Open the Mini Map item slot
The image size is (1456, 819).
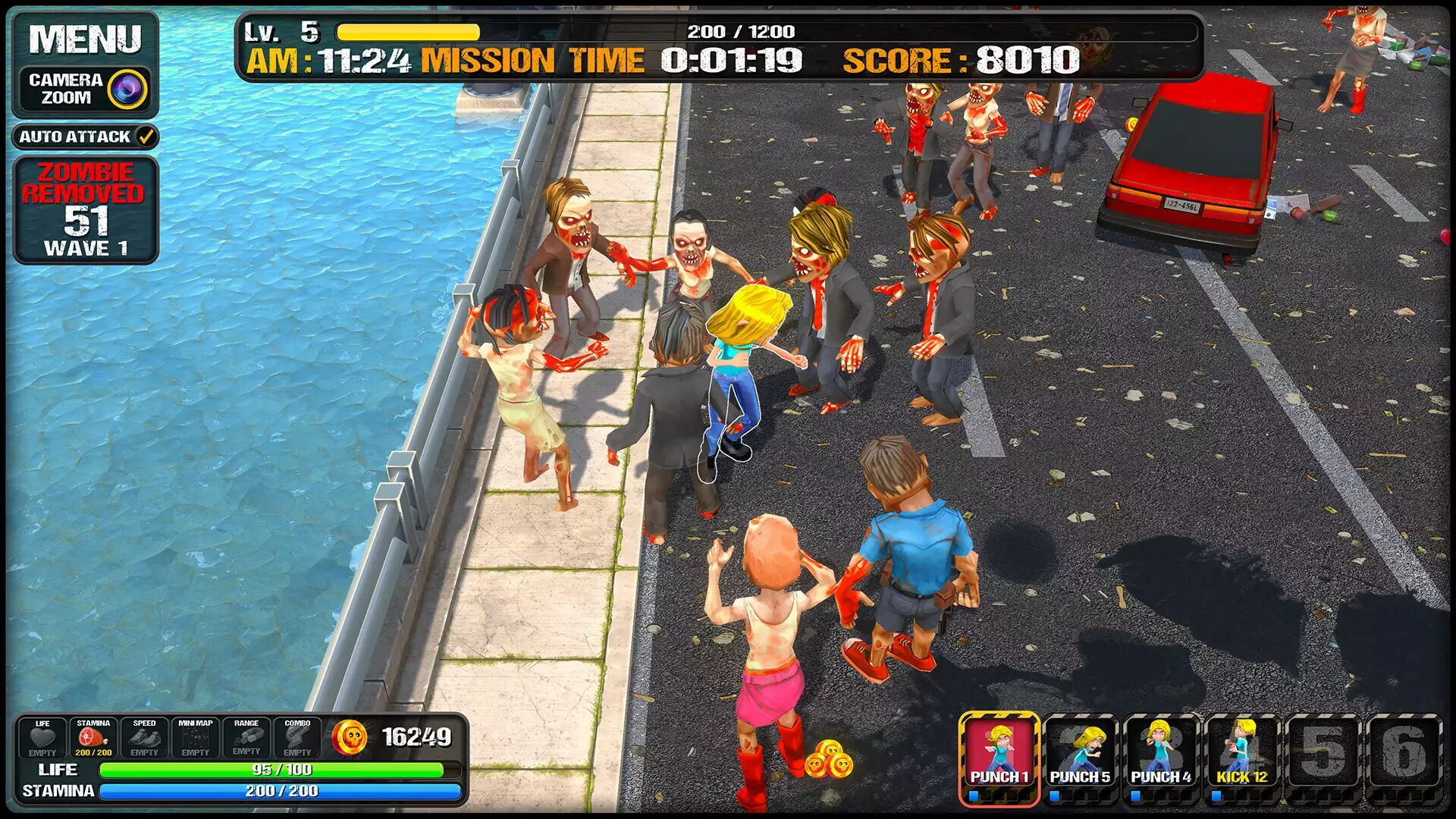tap(195, 738)
